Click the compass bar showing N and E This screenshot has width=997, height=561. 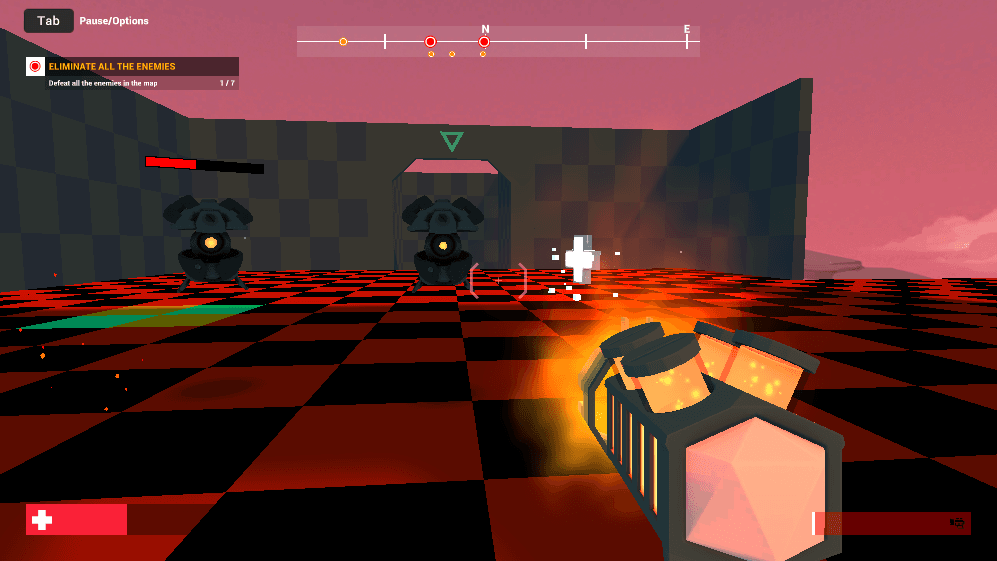coord(498,41)
